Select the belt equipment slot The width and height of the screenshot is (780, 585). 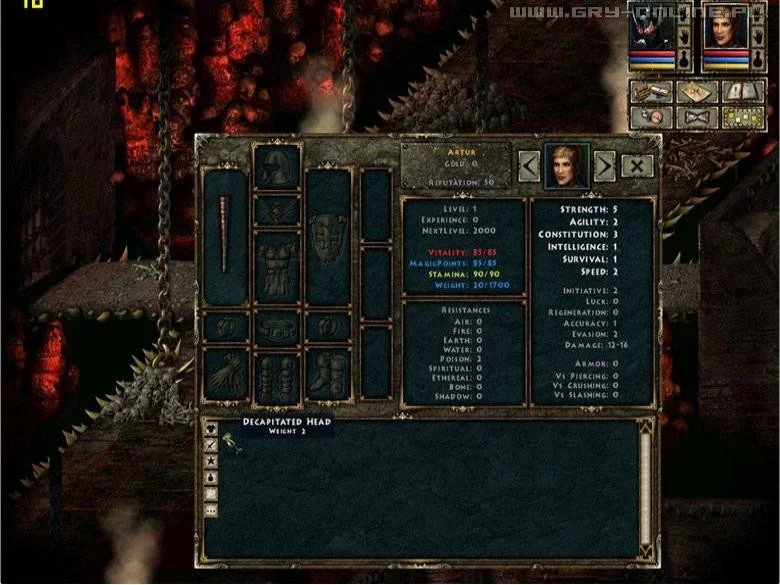pyautogui.click(x=277, y=327)
